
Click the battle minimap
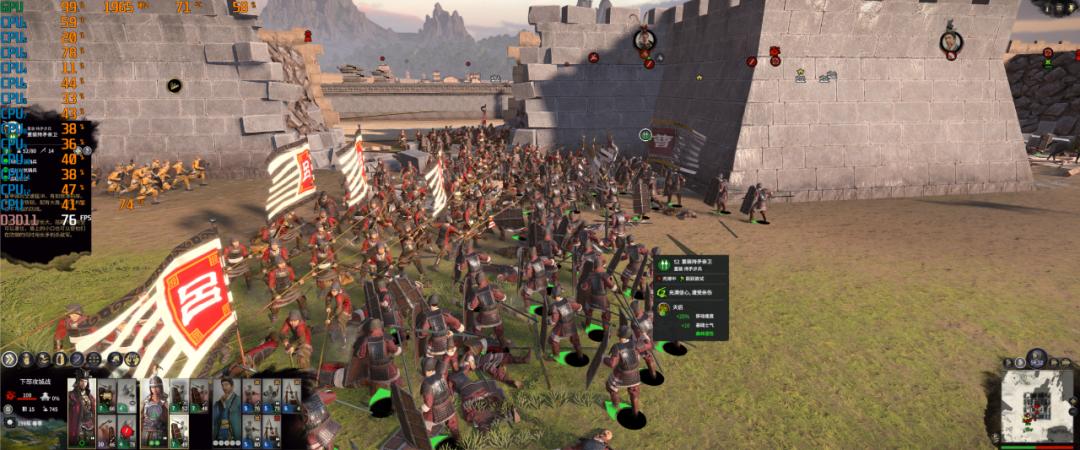(1037, 409)
